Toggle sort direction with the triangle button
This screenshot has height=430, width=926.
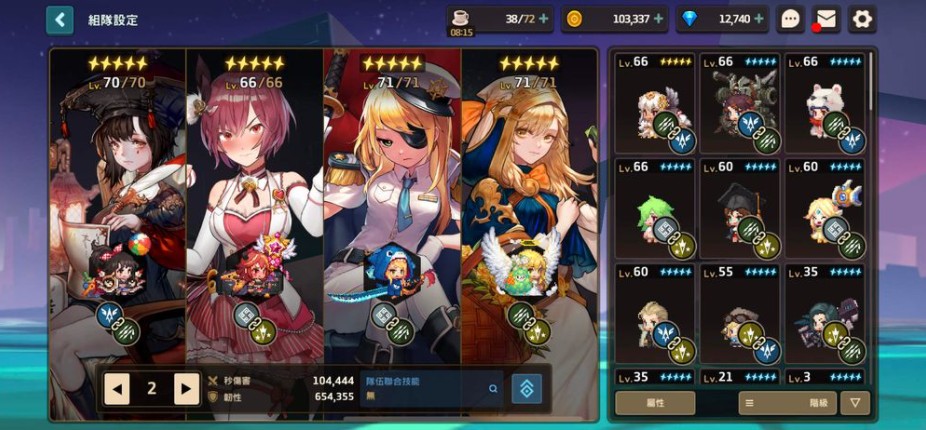tap(855, 403)
